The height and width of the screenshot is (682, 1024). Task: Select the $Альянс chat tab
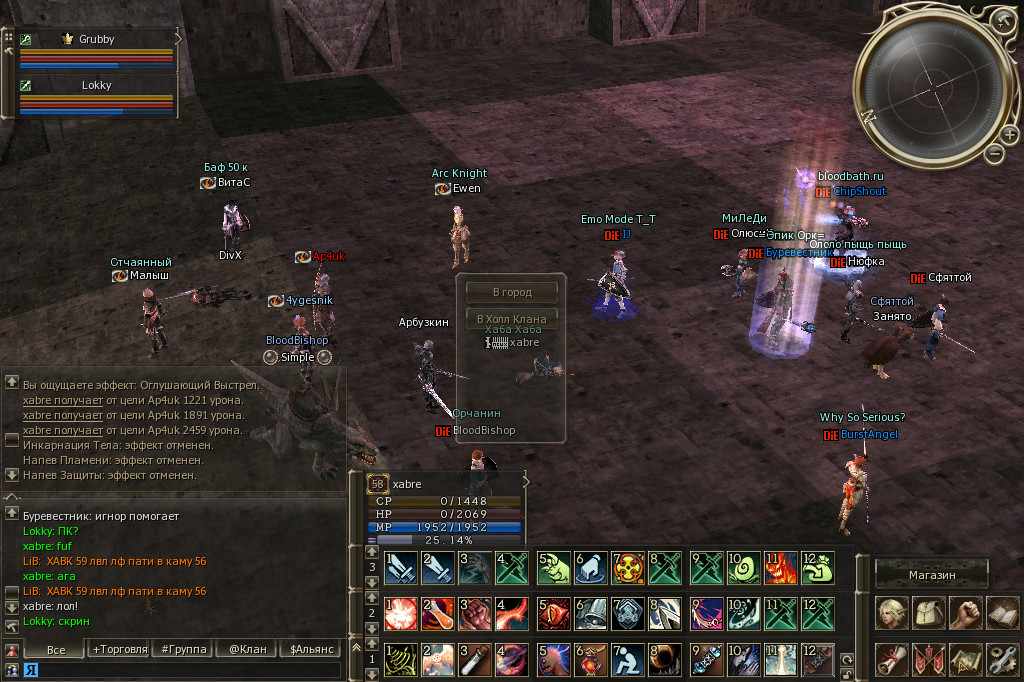click(309, 649)
